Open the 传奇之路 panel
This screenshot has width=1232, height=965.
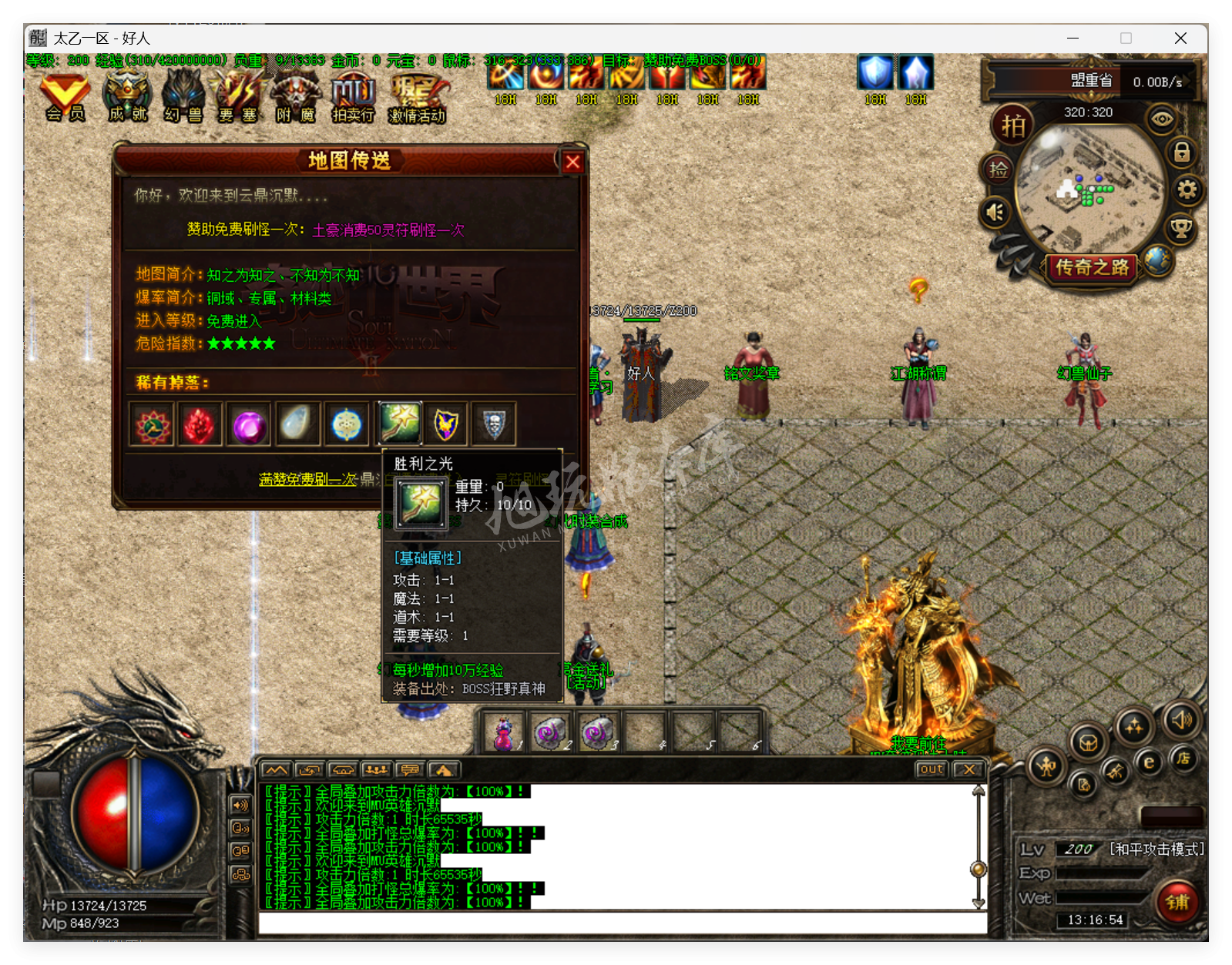tap(1091, 268)
